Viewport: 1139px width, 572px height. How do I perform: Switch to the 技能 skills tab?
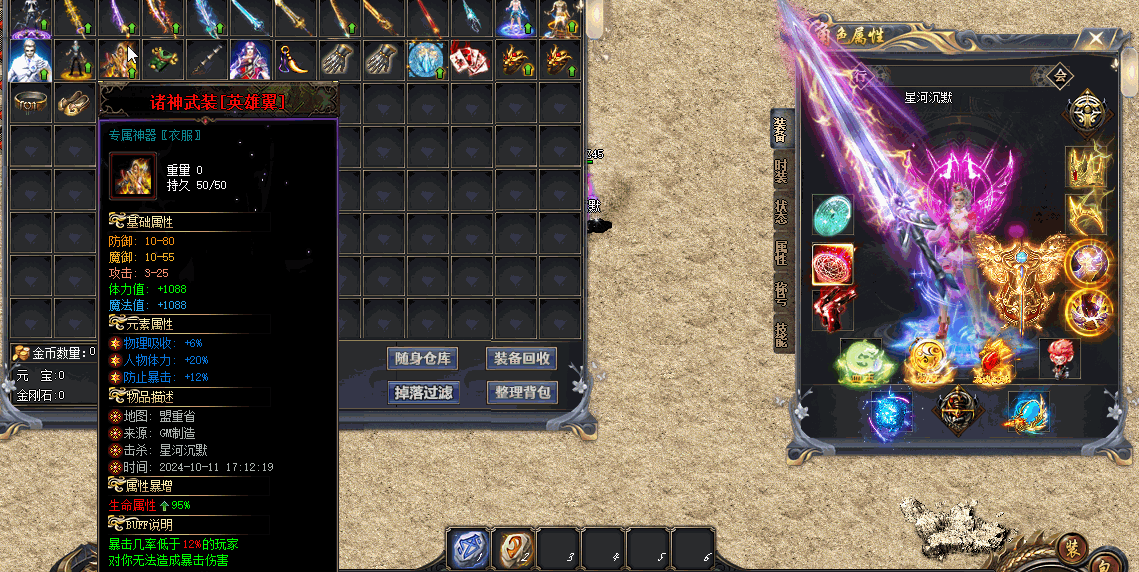[x=782, y=334]
